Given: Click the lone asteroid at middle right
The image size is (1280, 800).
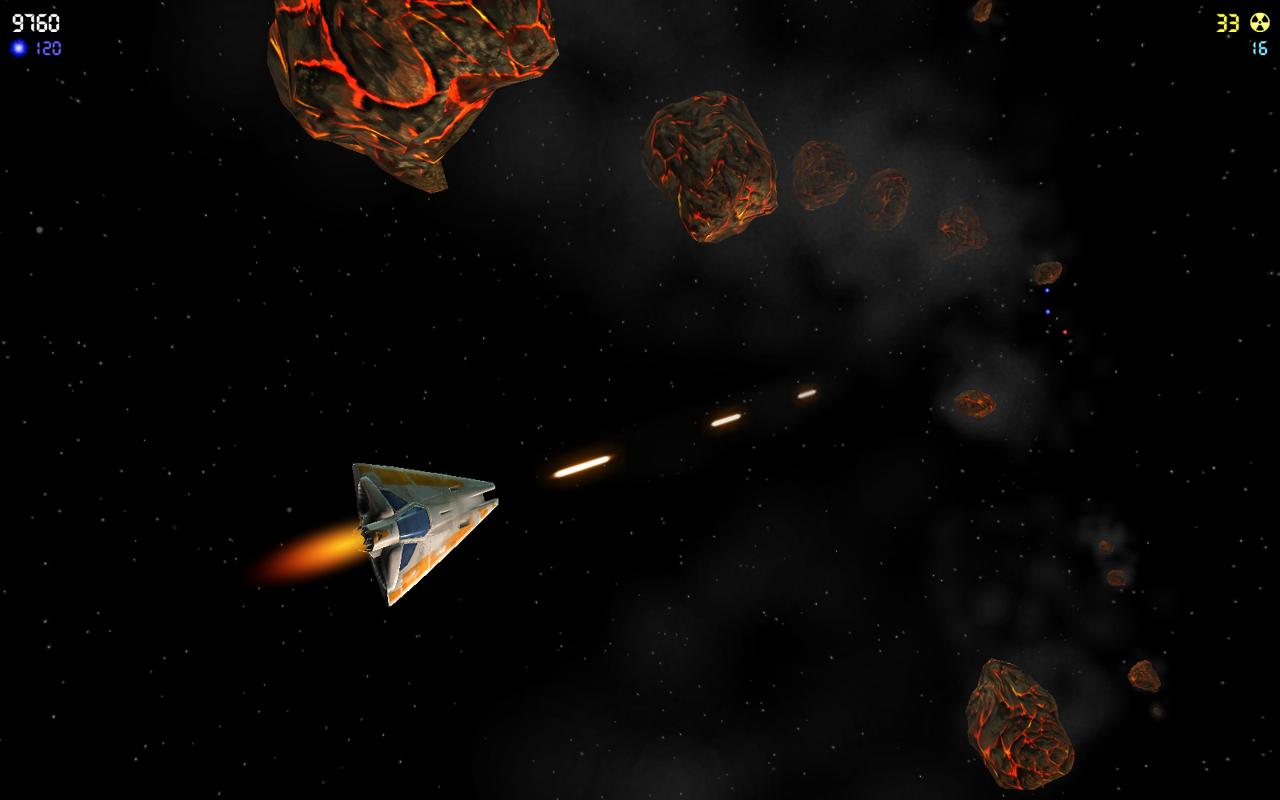Looking at the screenshot, I should pos(975,405).
